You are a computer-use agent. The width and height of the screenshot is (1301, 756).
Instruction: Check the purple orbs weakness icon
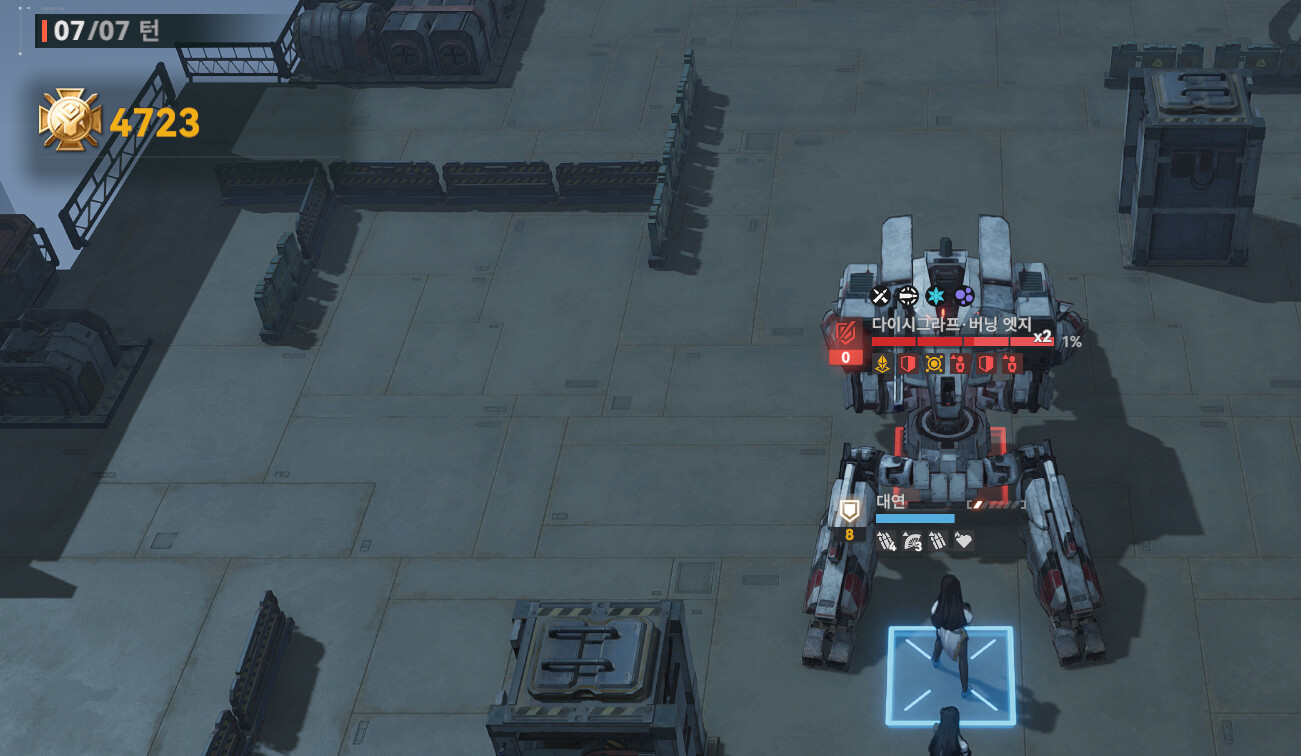click(964, 295)
